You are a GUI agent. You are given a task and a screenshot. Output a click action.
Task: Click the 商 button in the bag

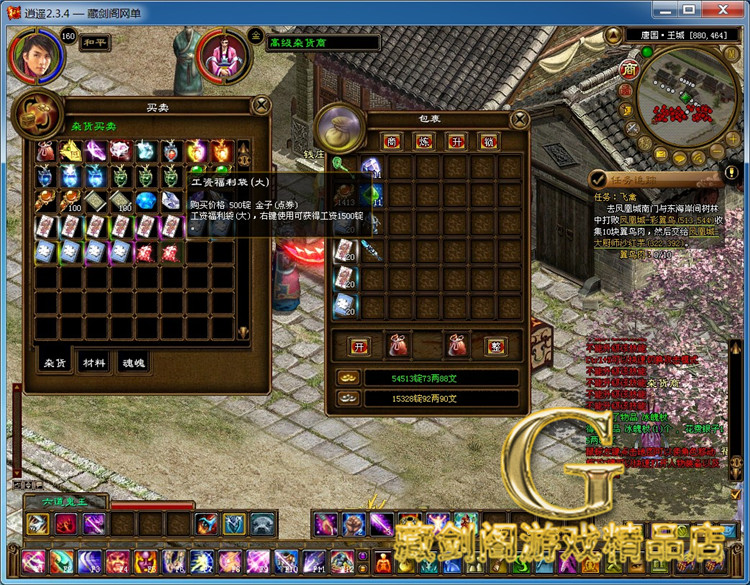[x=391, y=141]
